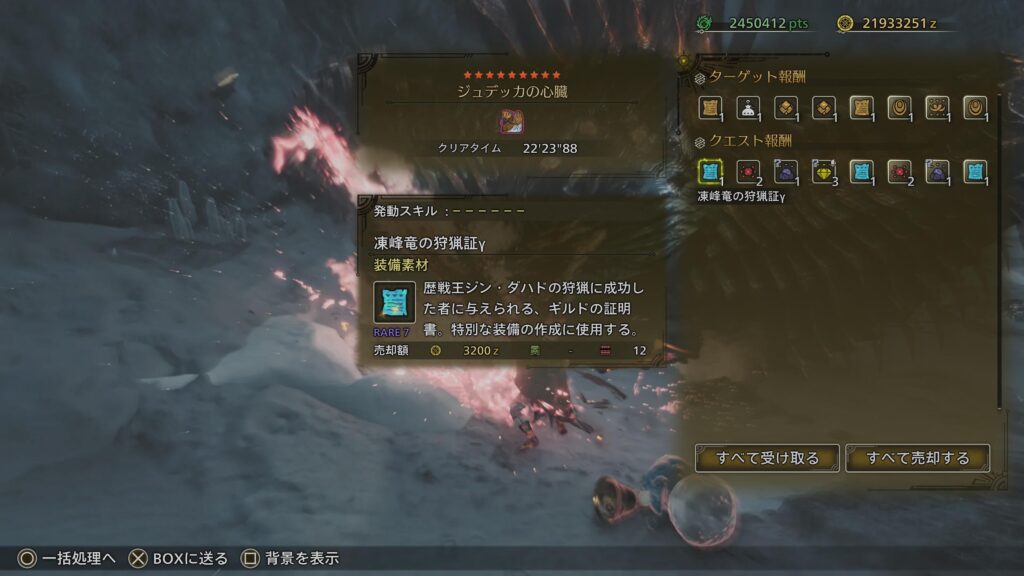
Task: Select the highlighted blue certificate reward
Action: point(710,172)
